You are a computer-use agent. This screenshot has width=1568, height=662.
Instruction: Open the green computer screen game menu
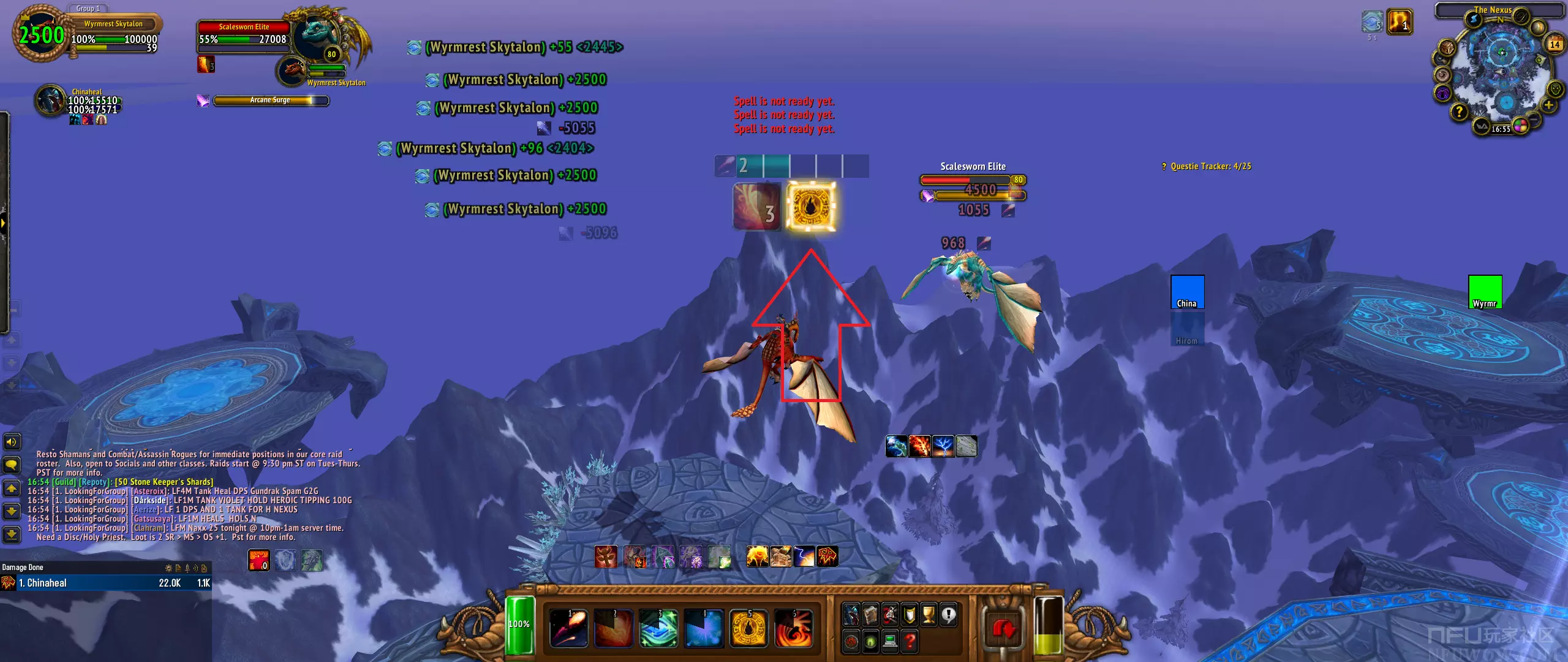tap(890, 641)
